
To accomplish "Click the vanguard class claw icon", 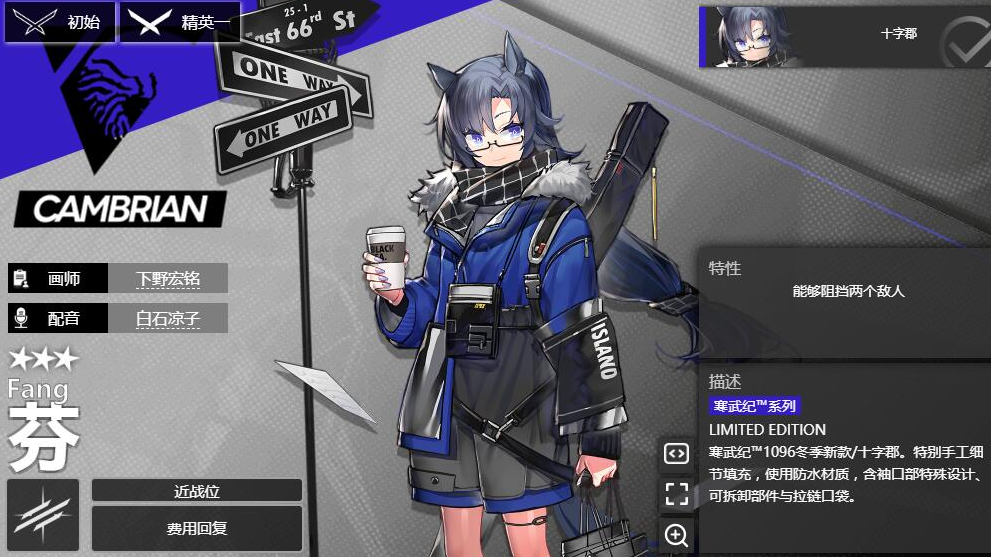I will point(43,514).
